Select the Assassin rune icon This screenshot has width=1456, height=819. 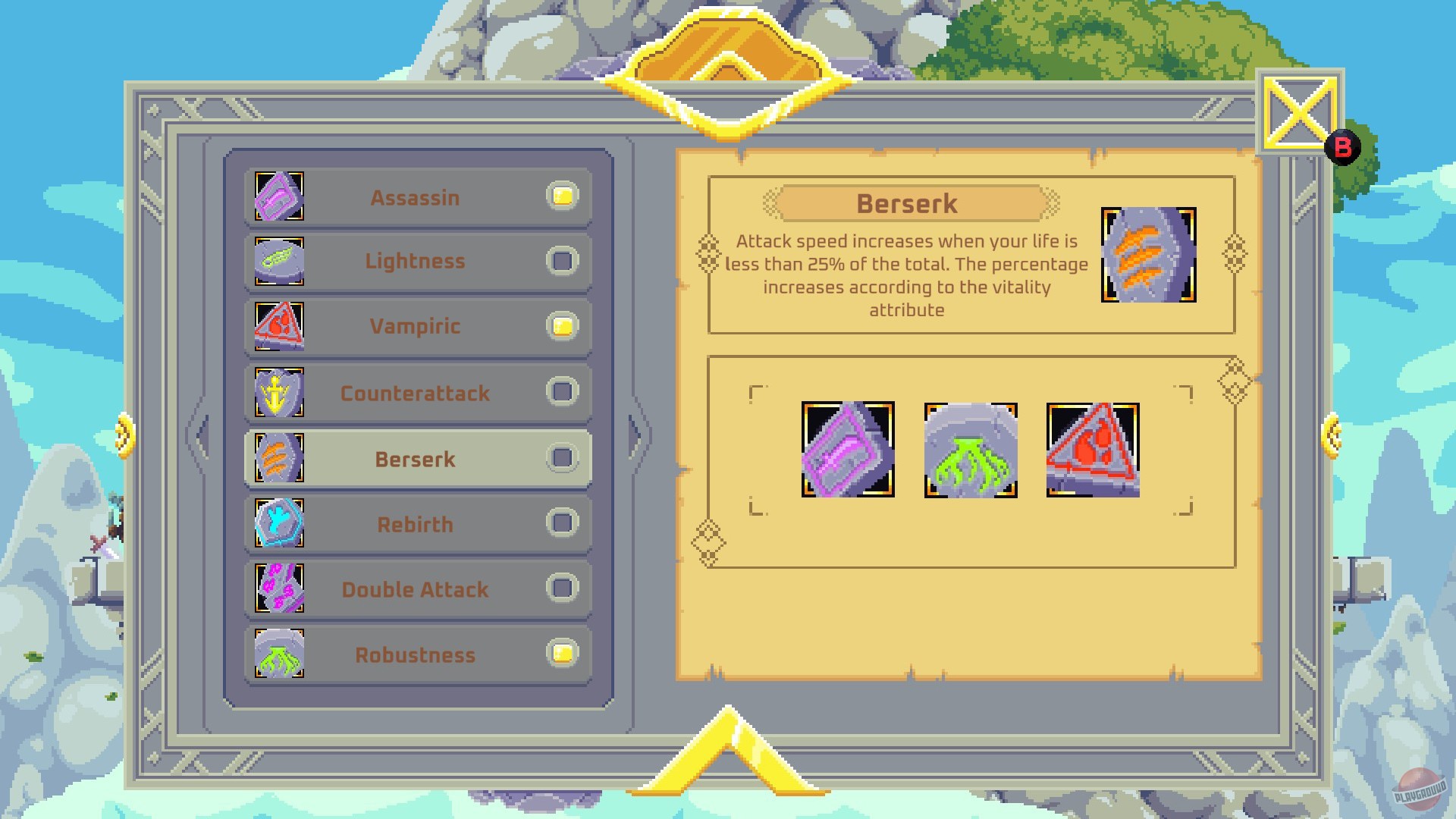click(x=278, y=196)
